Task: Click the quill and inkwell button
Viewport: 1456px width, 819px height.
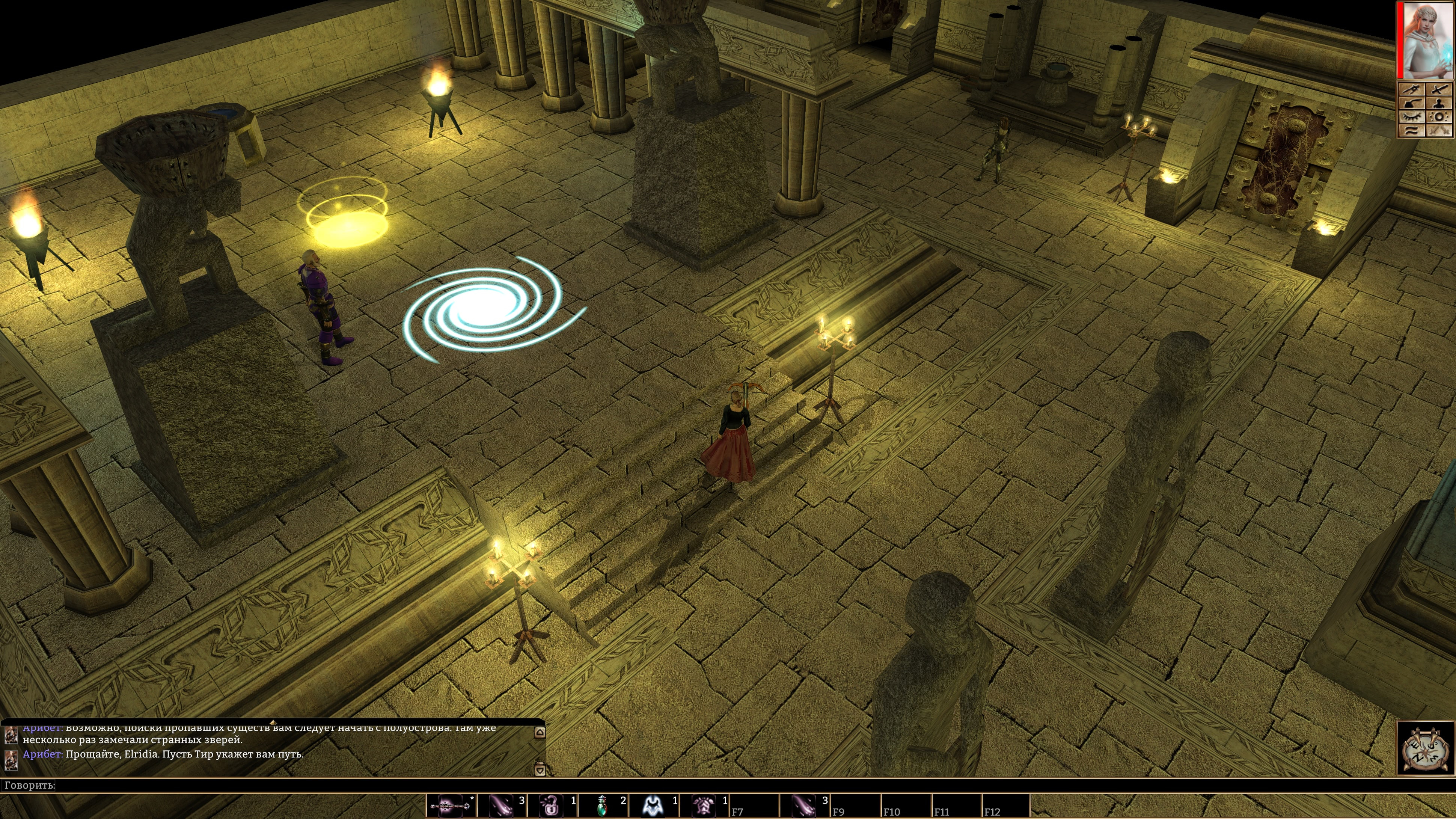Action: (1411, 103)
